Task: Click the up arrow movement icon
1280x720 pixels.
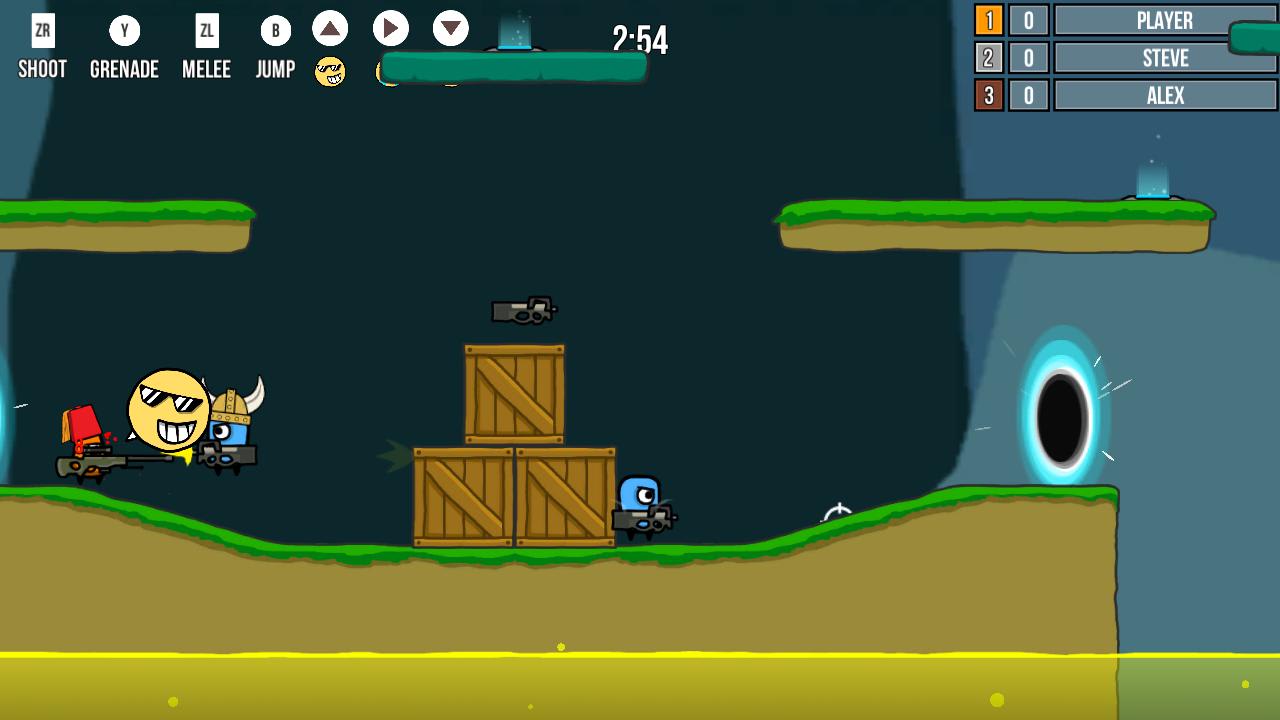Action: tap(330, 29)
